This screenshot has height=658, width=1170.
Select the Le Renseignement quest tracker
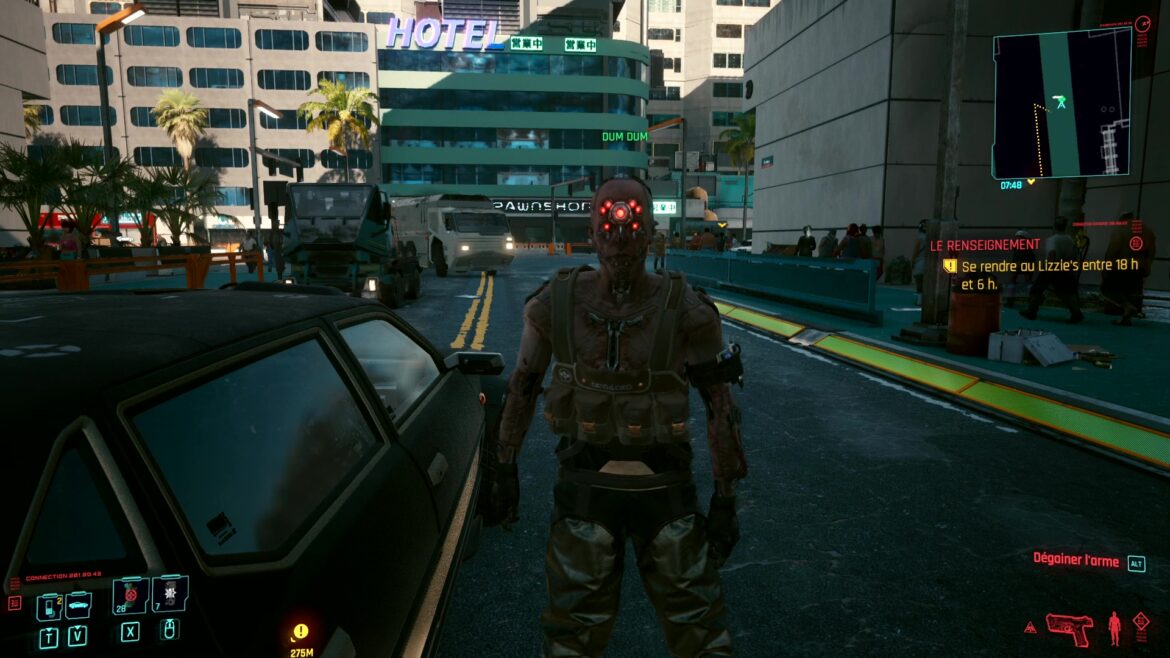tap(986, 244)
